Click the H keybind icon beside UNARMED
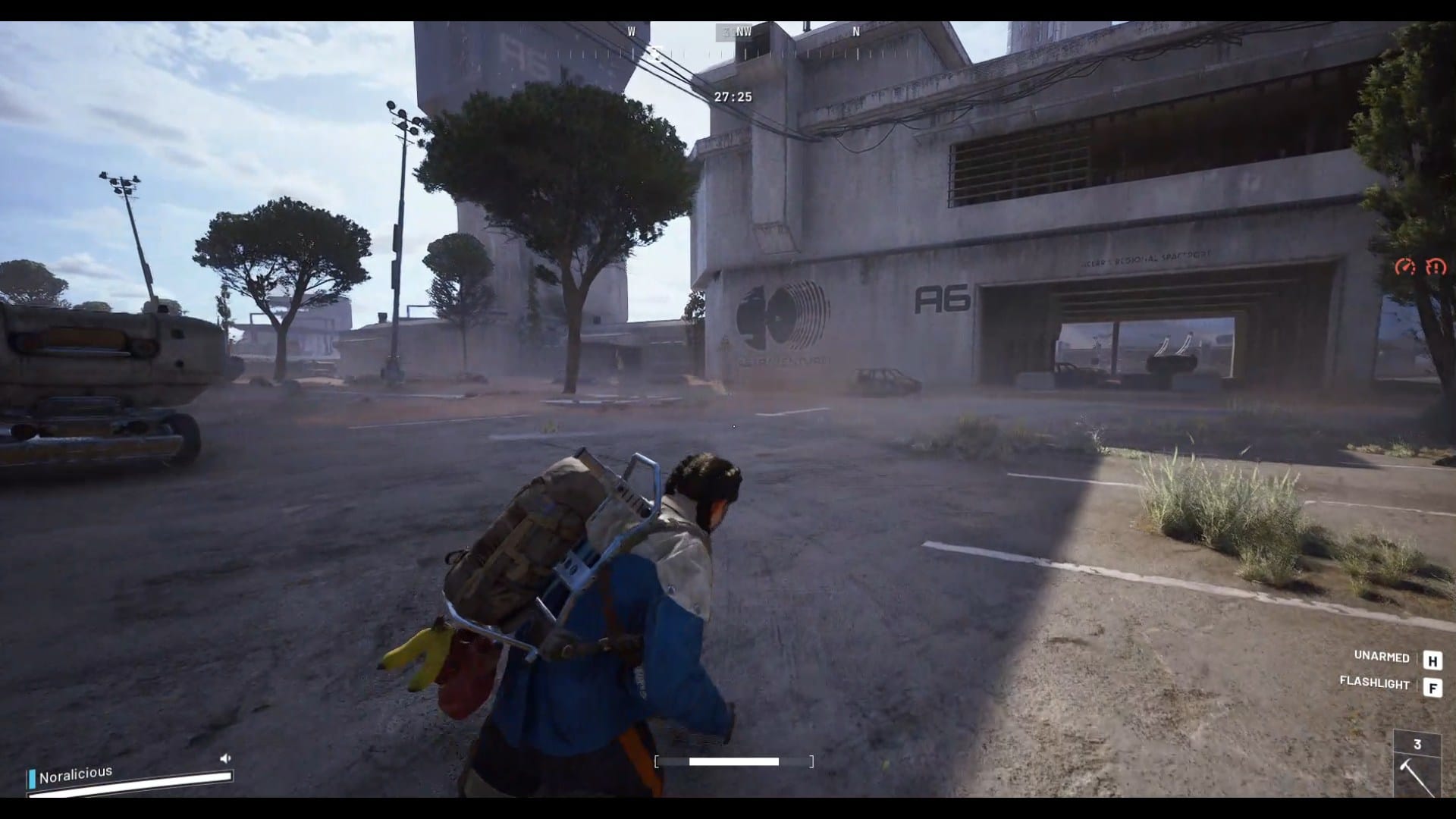Screen dimensions: 1456x819 point(1432,659)
